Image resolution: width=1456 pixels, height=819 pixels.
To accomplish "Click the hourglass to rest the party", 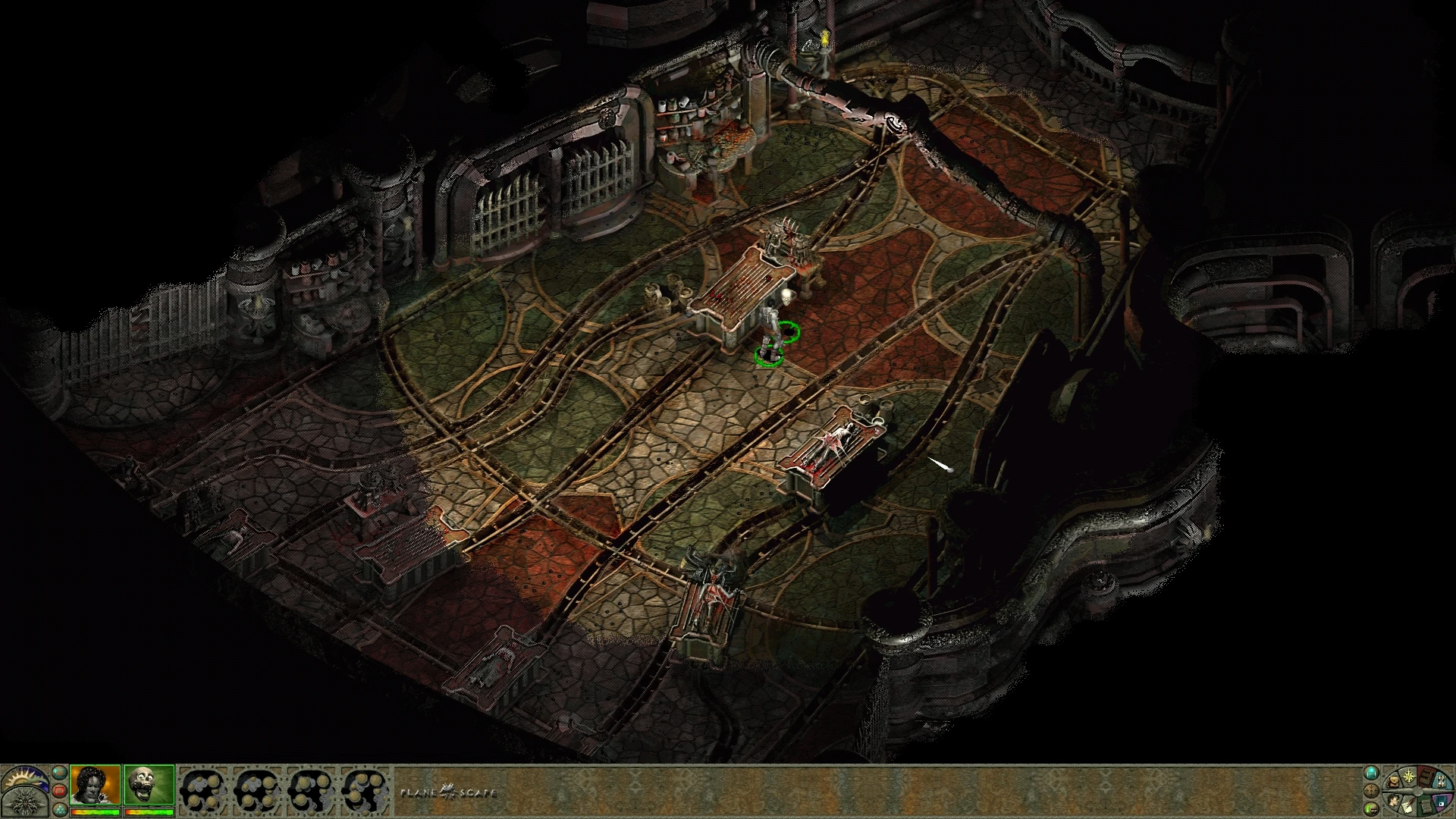I will pos(1442,782).
